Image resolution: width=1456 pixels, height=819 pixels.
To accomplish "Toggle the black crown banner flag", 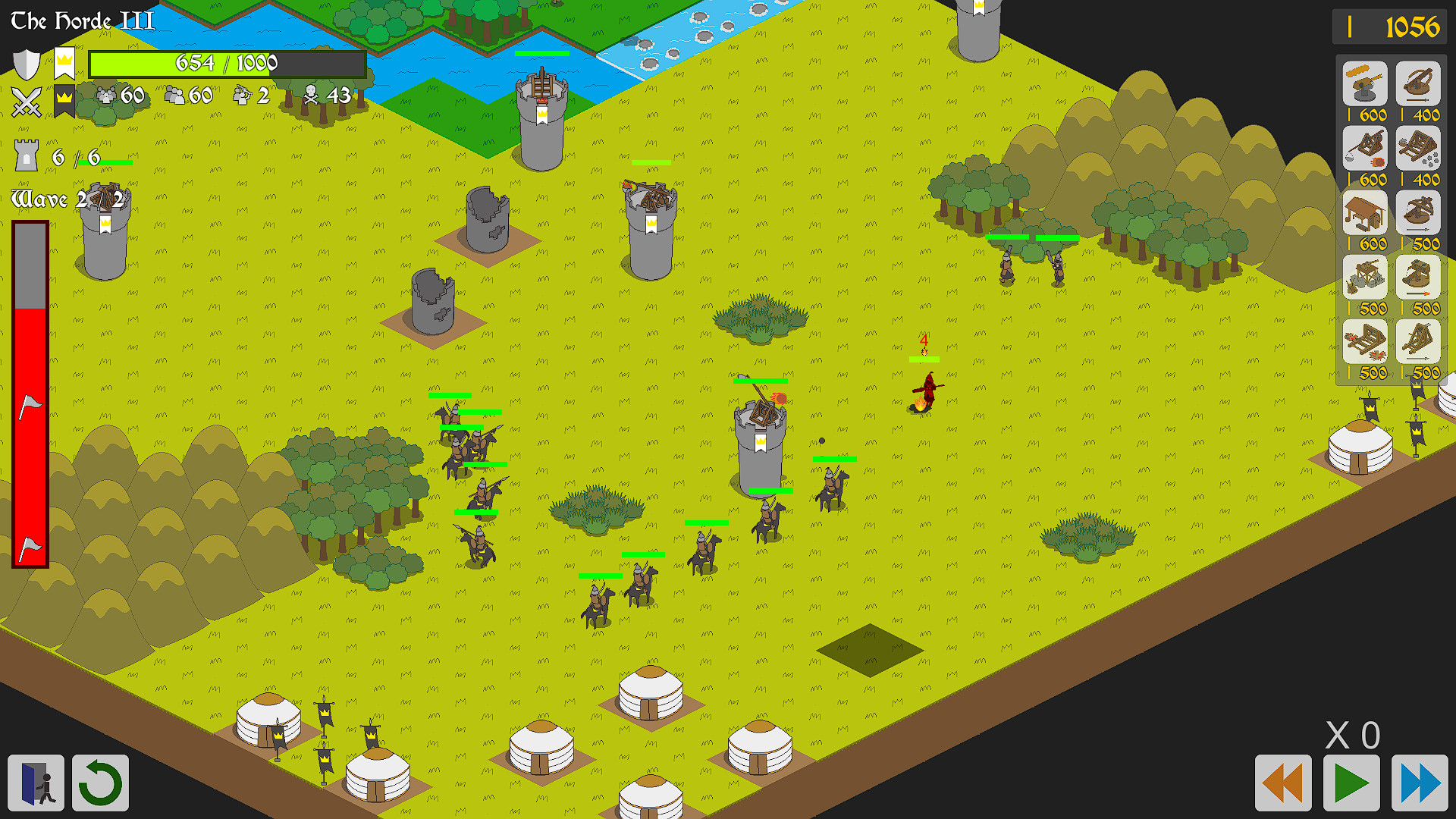I will [64, 100].
